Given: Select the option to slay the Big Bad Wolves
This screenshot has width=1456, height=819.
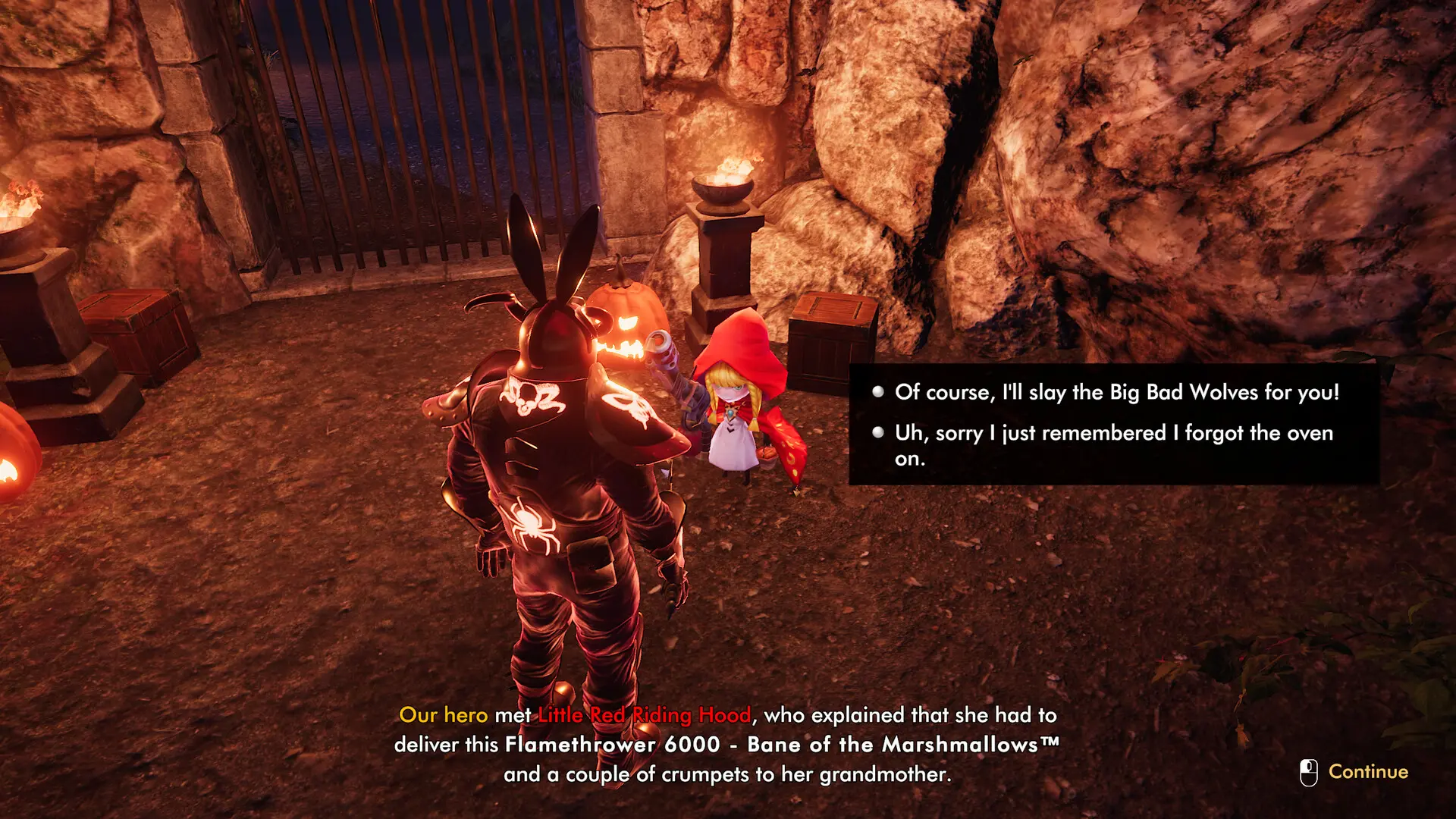Looking at the screenshot, I should click(x=1118, y=393).
